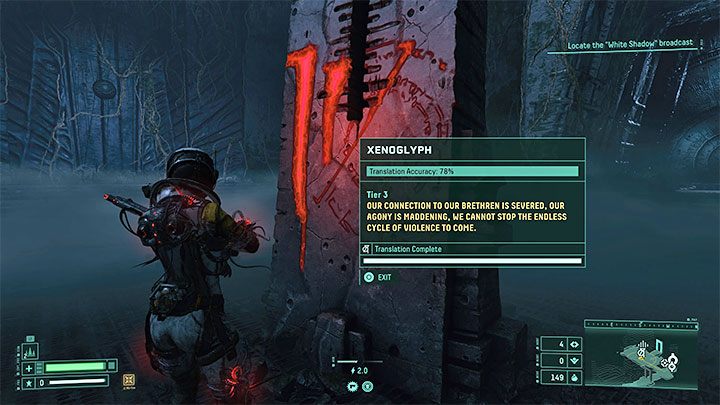Click the orange artifact icon
The image size is (720, 405).
[127, 380]
